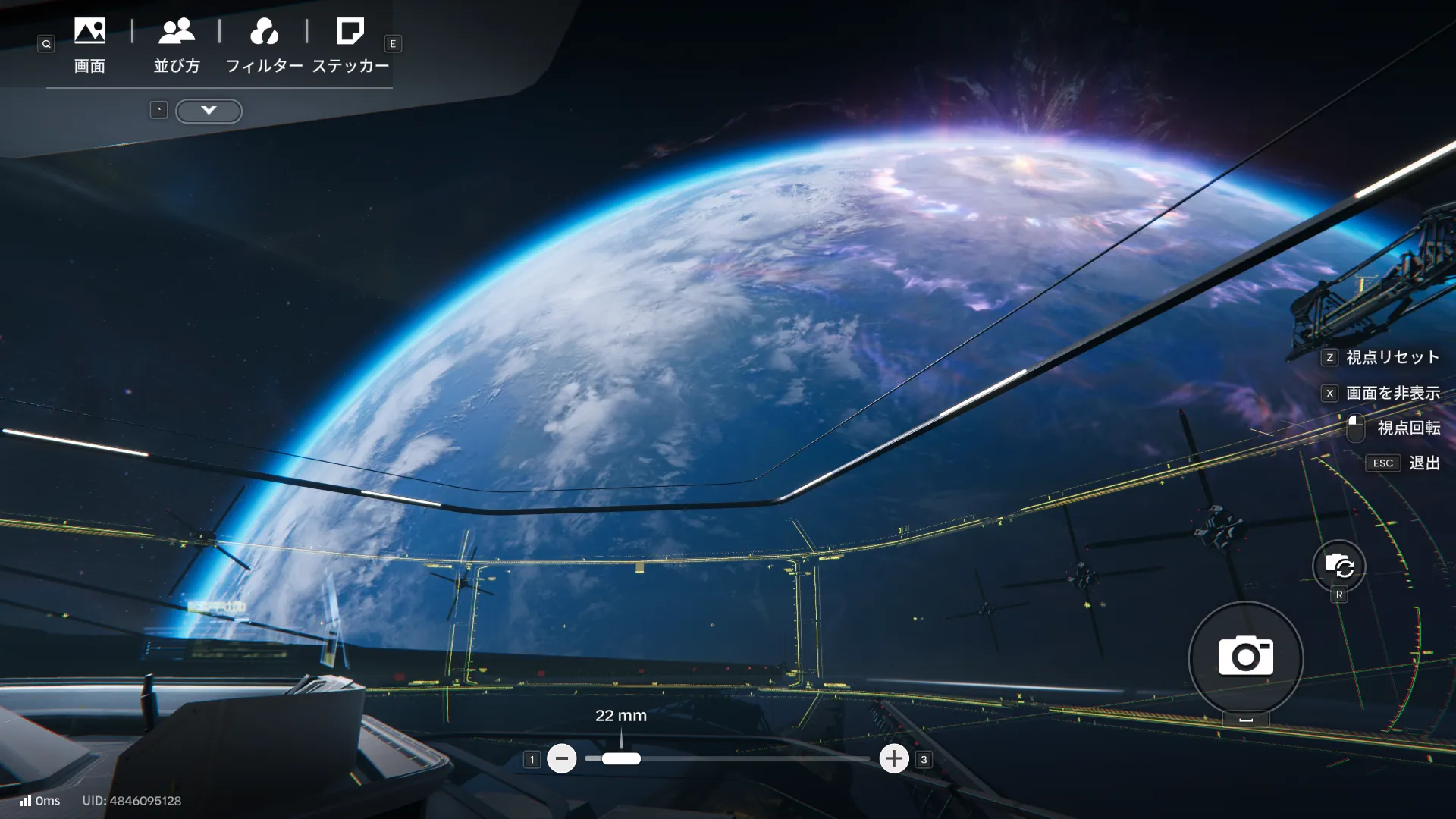This screenshot has width=1456, height=819.
Task: Take a photo with the camera shutter button
Action: [x=1245, y=657]
